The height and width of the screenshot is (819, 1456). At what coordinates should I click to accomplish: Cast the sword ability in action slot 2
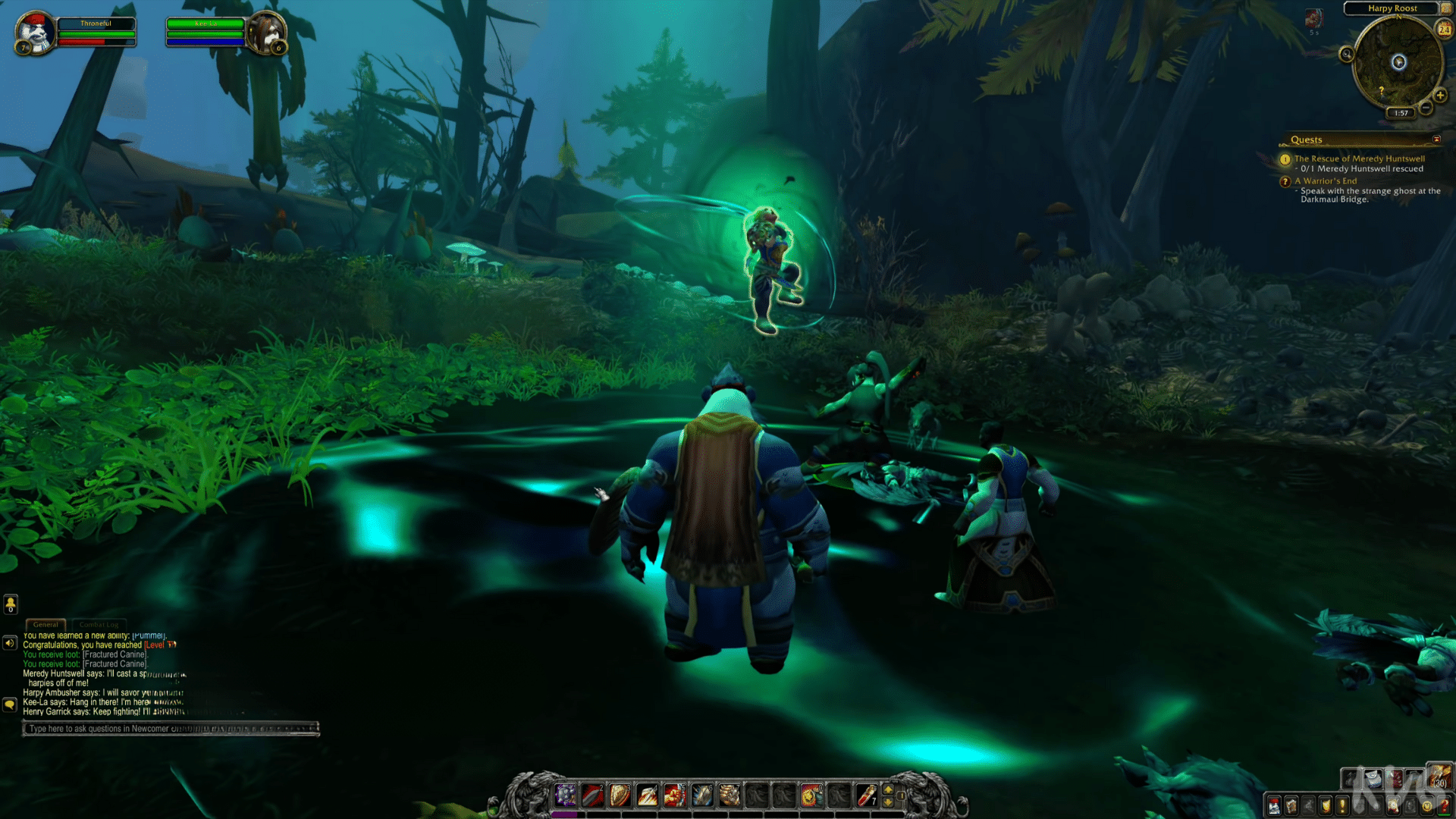click(x=592, y=797)
